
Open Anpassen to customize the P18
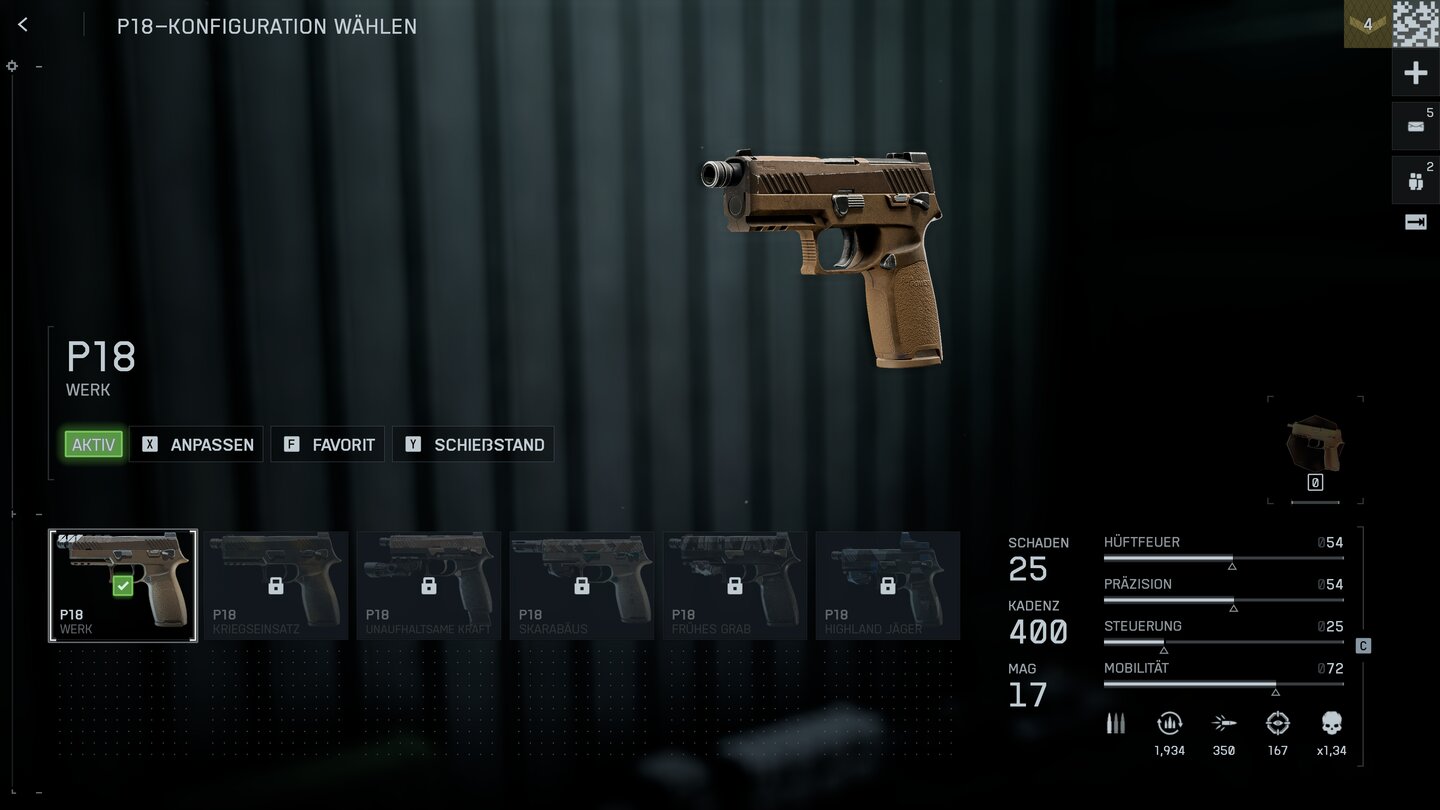197,444
